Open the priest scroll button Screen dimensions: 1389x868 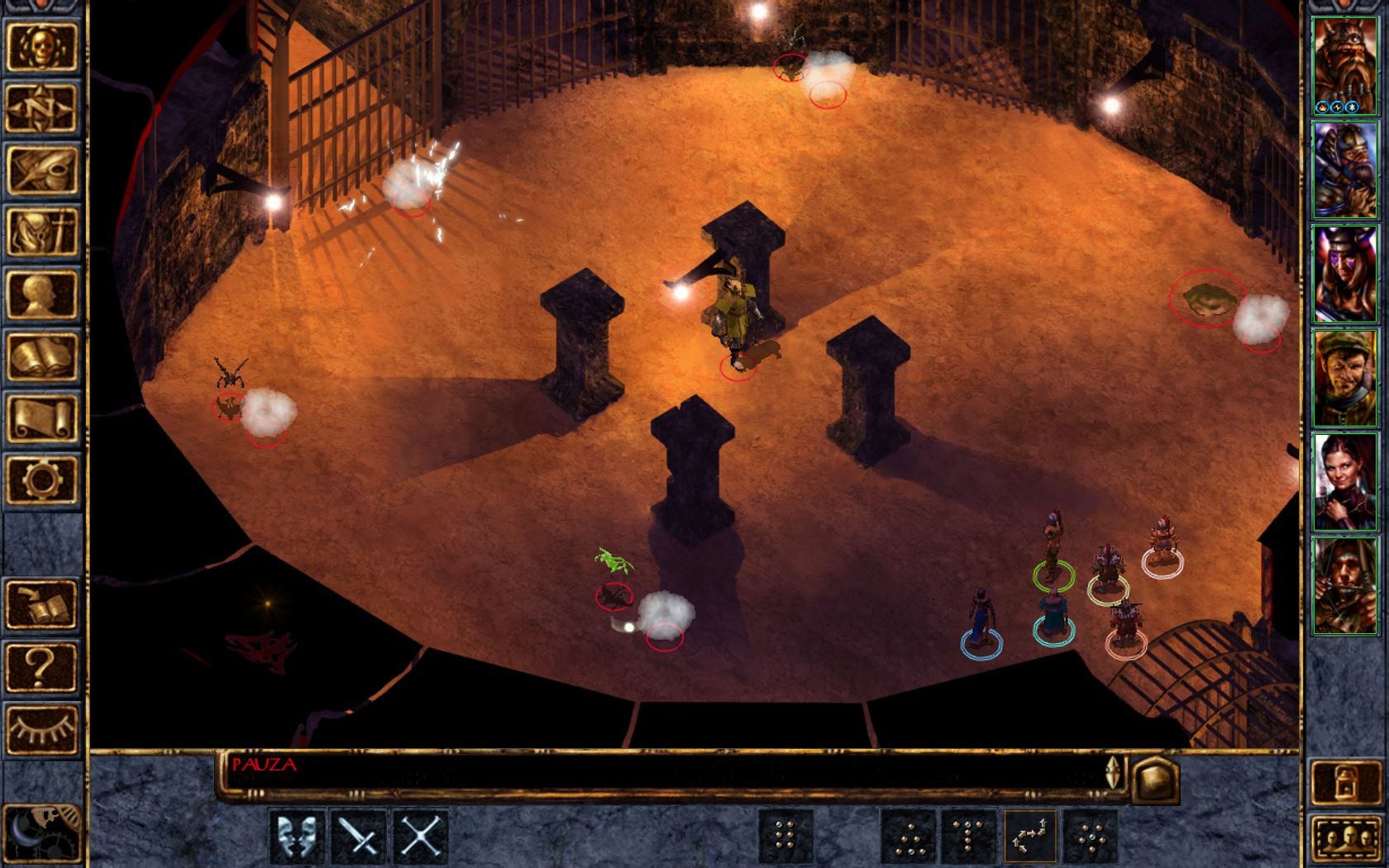click(x=41, y=418)
